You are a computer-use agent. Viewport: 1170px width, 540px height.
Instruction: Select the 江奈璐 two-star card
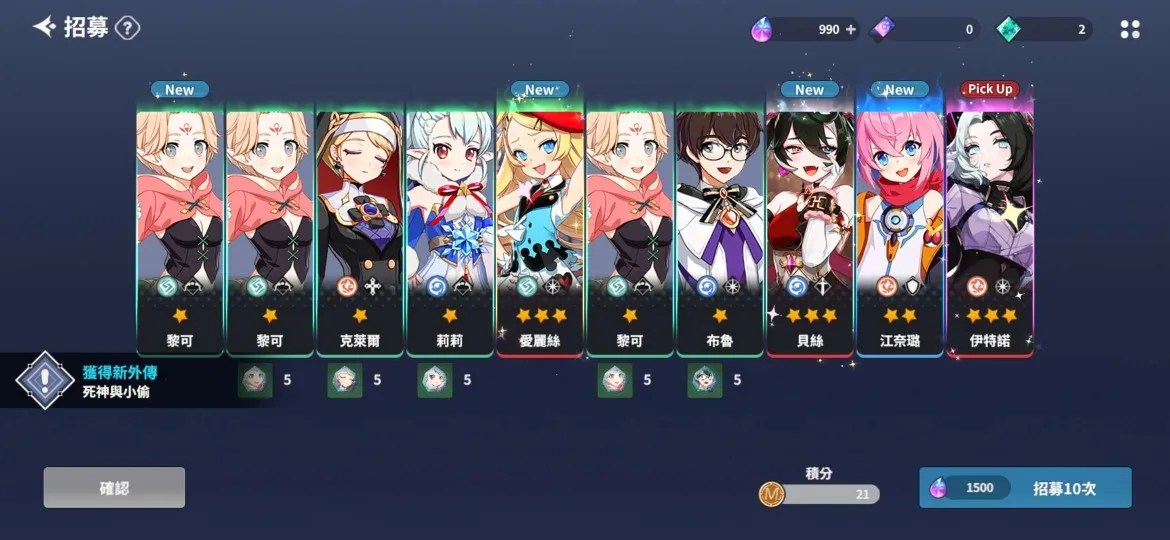900,230
